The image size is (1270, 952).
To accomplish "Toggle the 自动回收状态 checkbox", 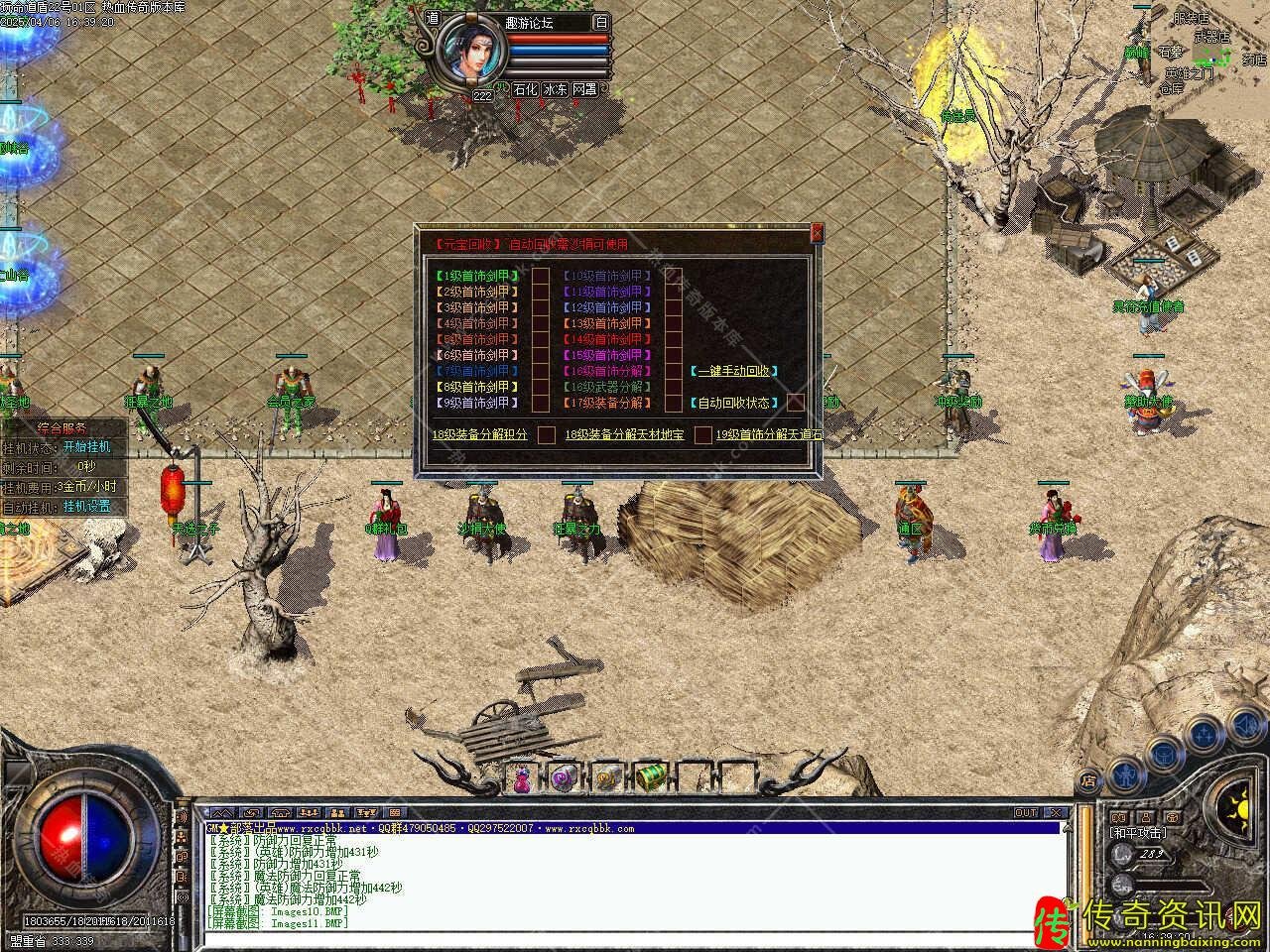I will (x=796, y=403).
